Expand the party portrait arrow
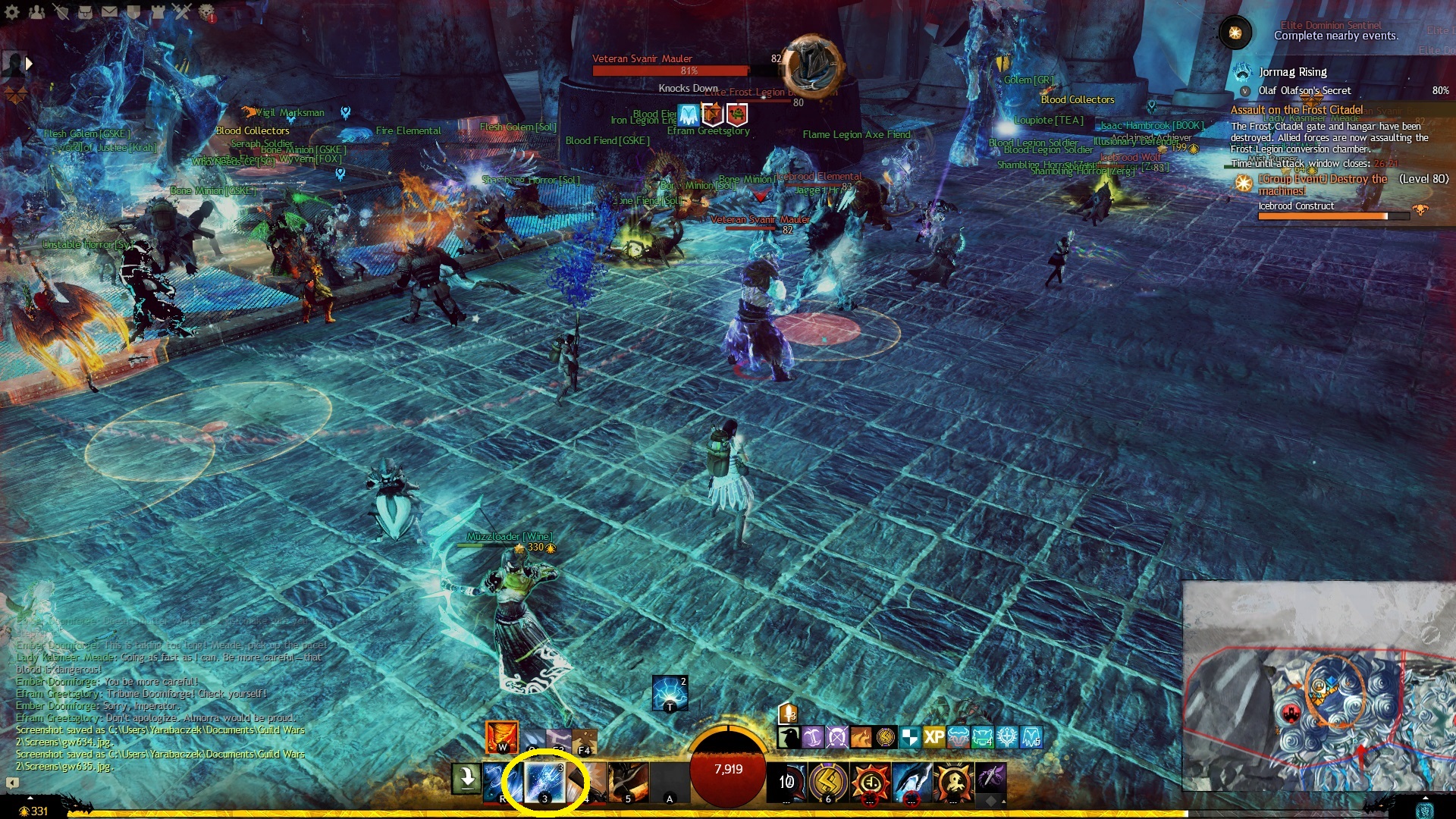Viewport: 1456px width, 819px height. pyautogui.click(x=29, y=64)
